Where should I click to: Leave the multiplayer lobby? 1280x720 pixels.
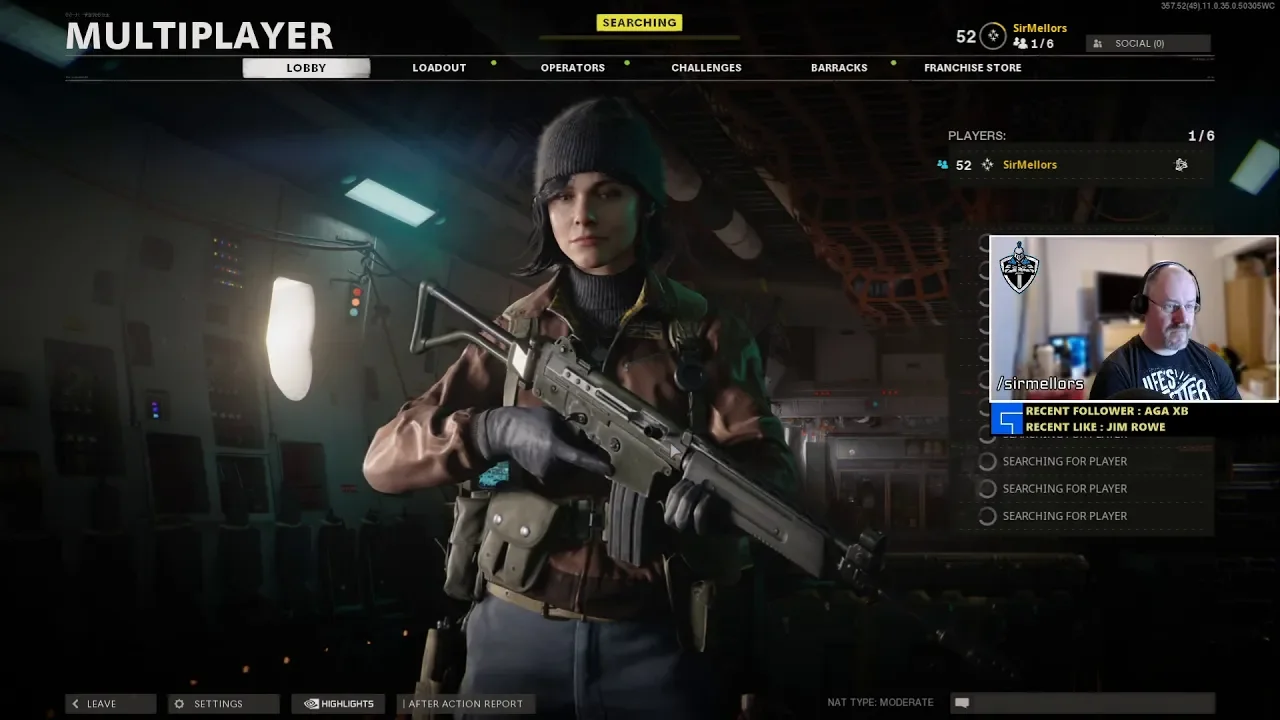(110, 704)
